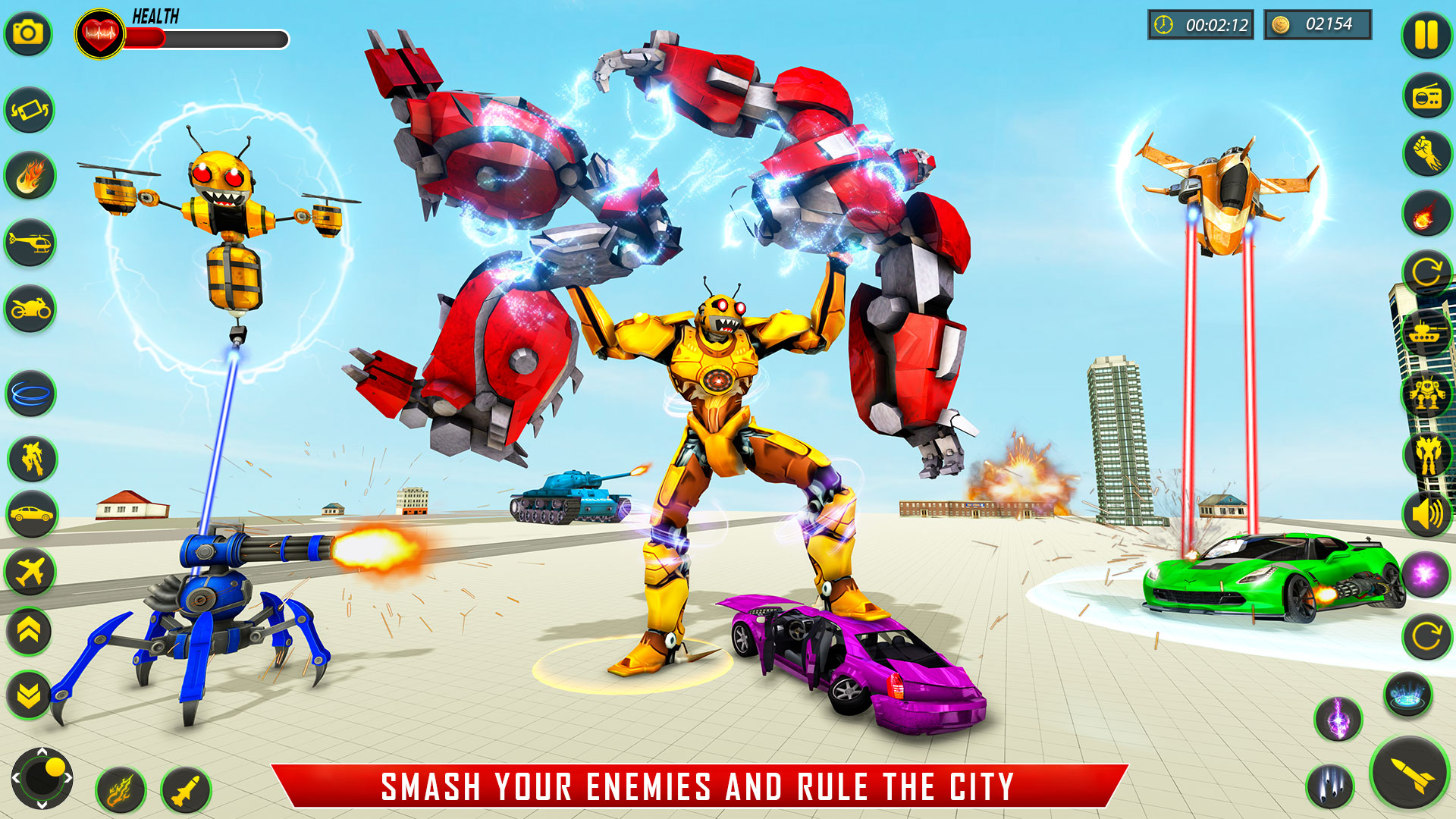This screenshot has height=819, width=1456.
Task: Click the nitro boost button near joystick
Action: [x=121, y=791]
